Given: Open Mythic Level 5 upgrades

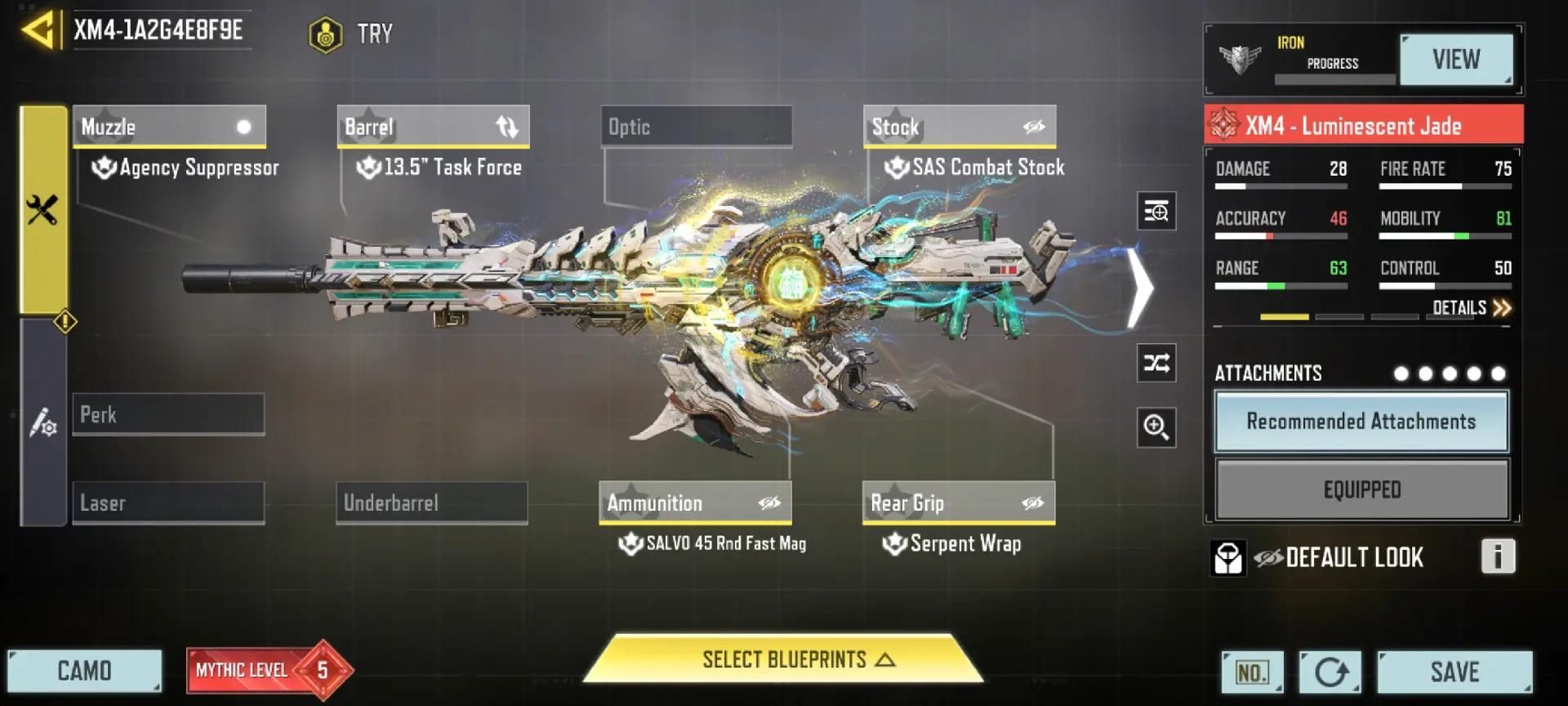Looking at the screenshot, I should (x=268, y=670).
